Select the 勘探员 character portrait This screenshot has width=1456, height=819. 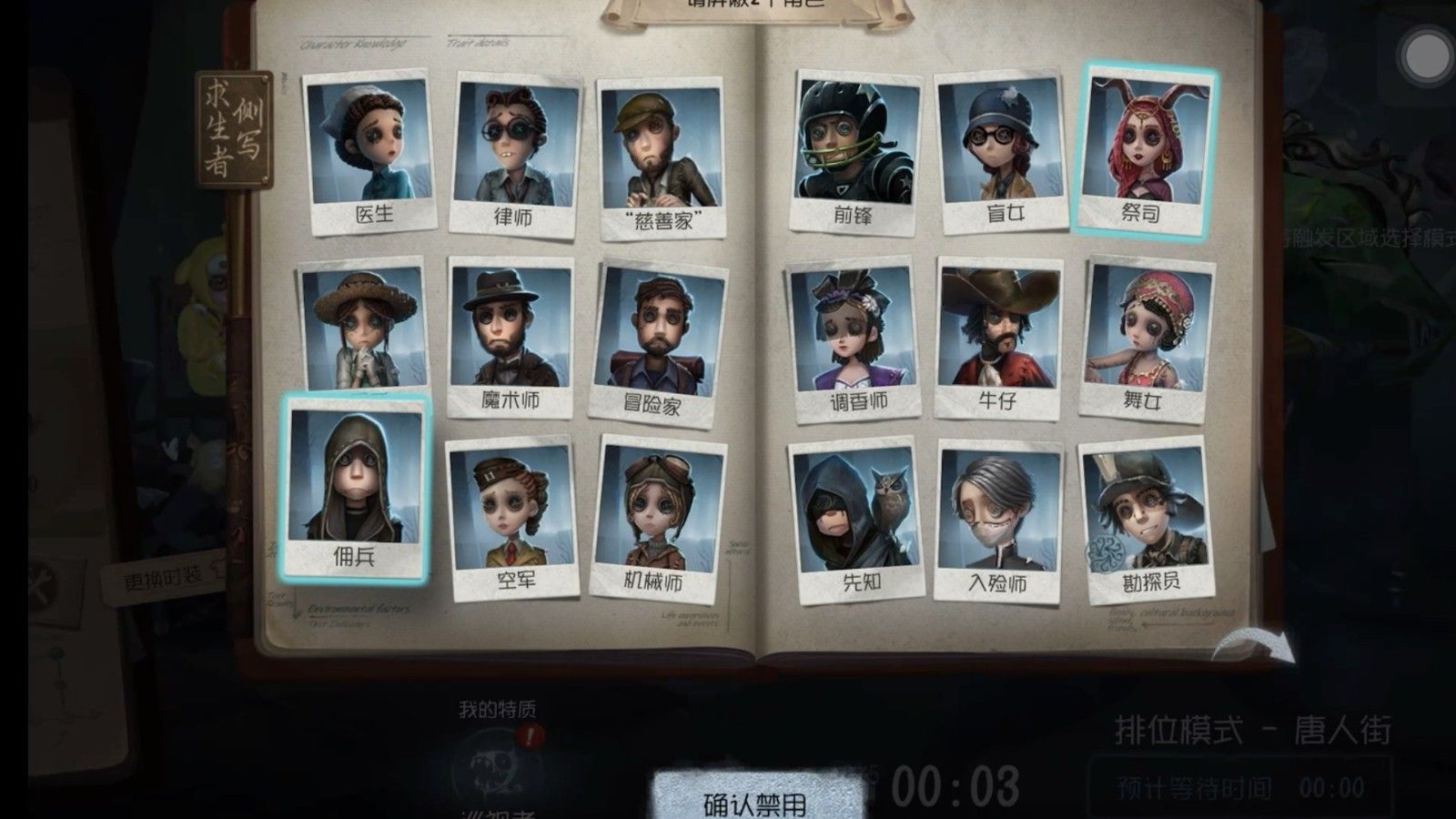(x=1147, y=510)
